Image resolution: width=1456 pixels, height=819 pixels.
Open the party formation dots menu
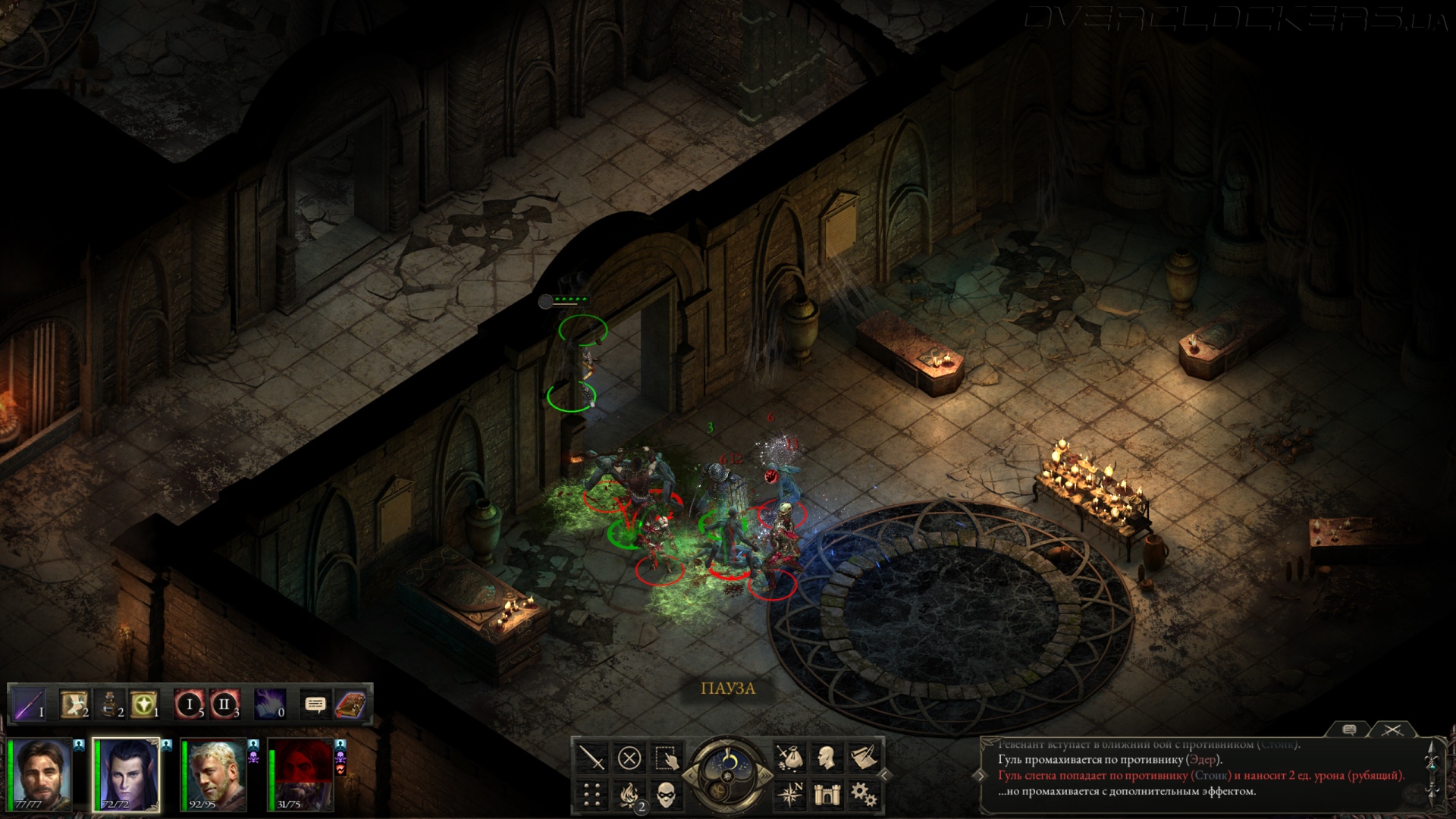pyautogui.click(x=591, y=795)
